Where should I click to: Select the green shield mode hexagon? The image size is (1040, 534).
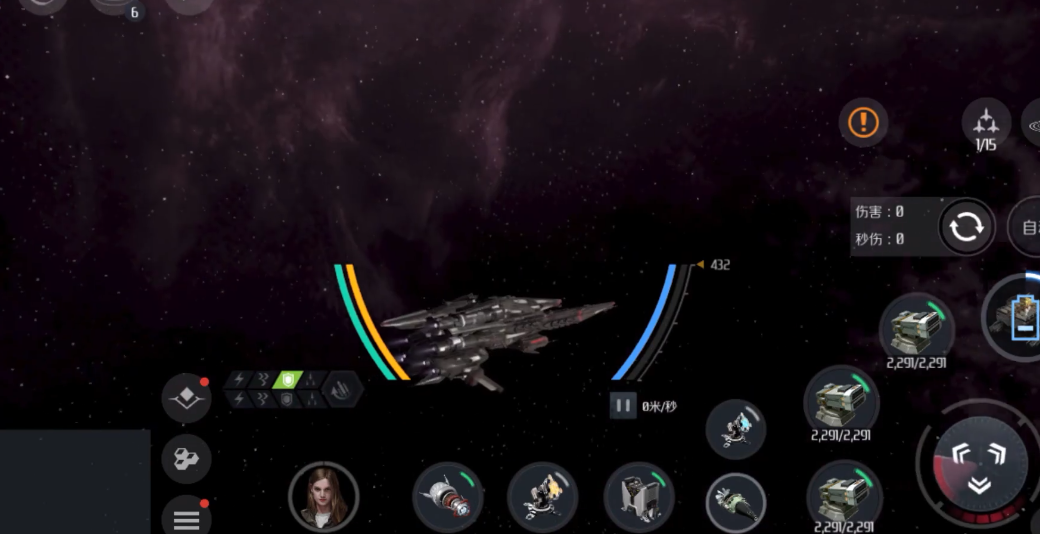click(288, 380)
